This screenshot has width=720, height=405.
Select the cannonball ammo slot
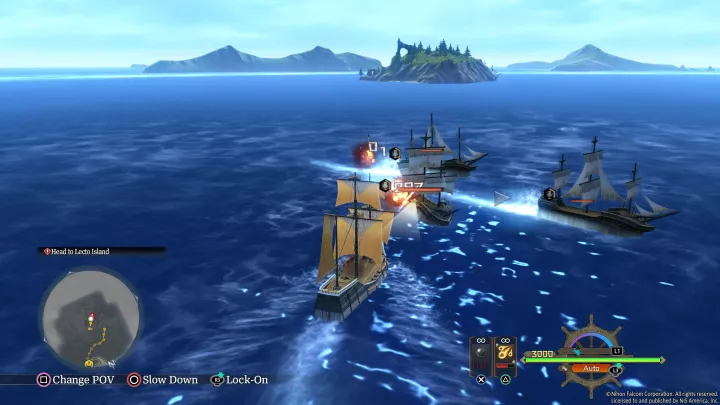[481, 353]
